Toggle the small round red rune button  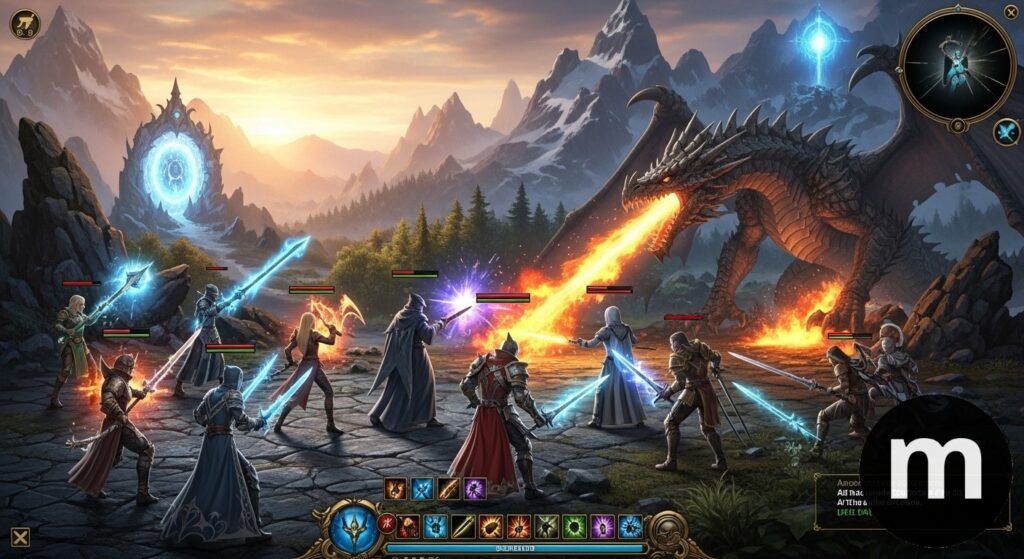(x=388, y=525)
